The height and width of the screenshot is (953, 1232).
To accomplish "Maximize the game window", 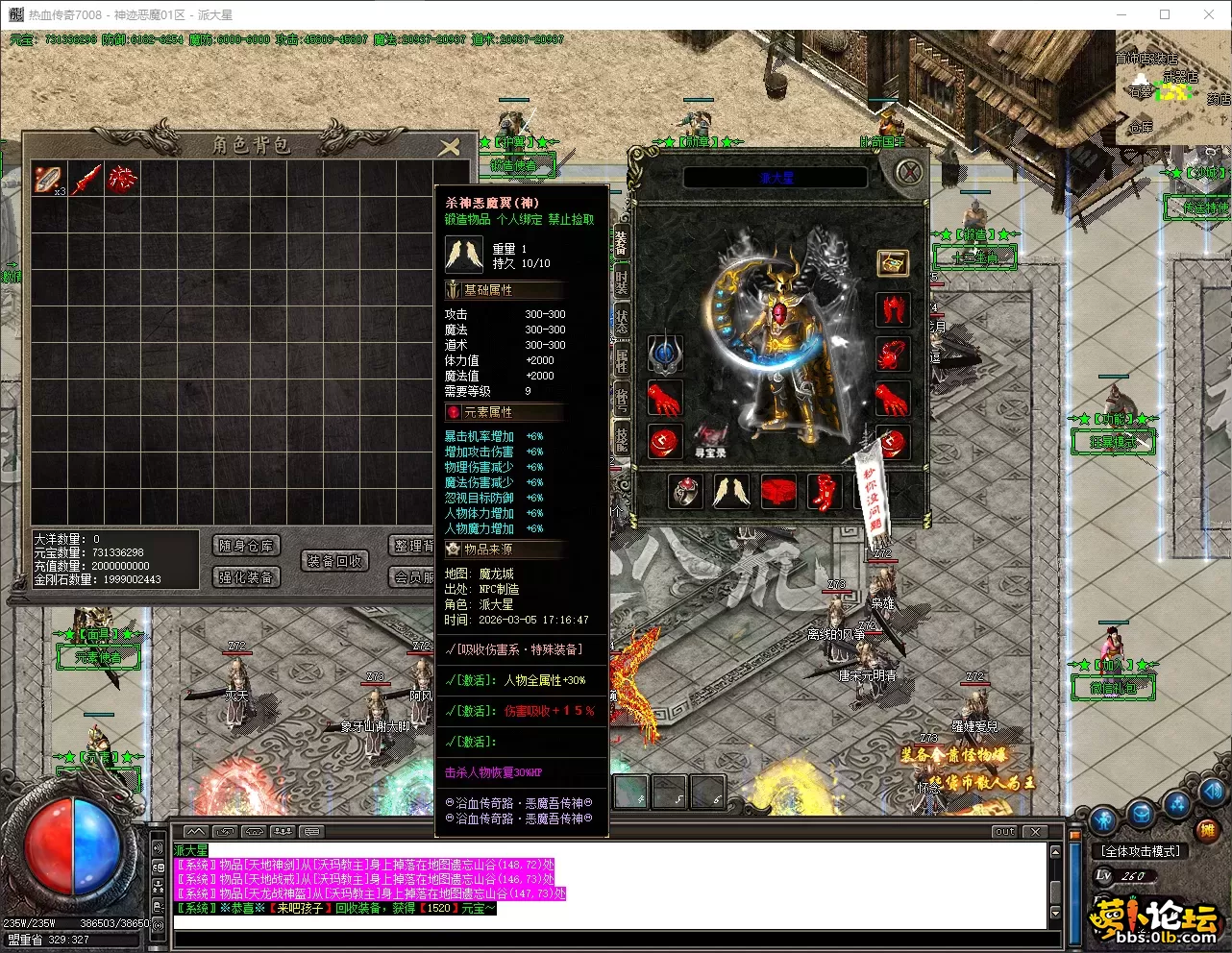I will point(1165,14).
